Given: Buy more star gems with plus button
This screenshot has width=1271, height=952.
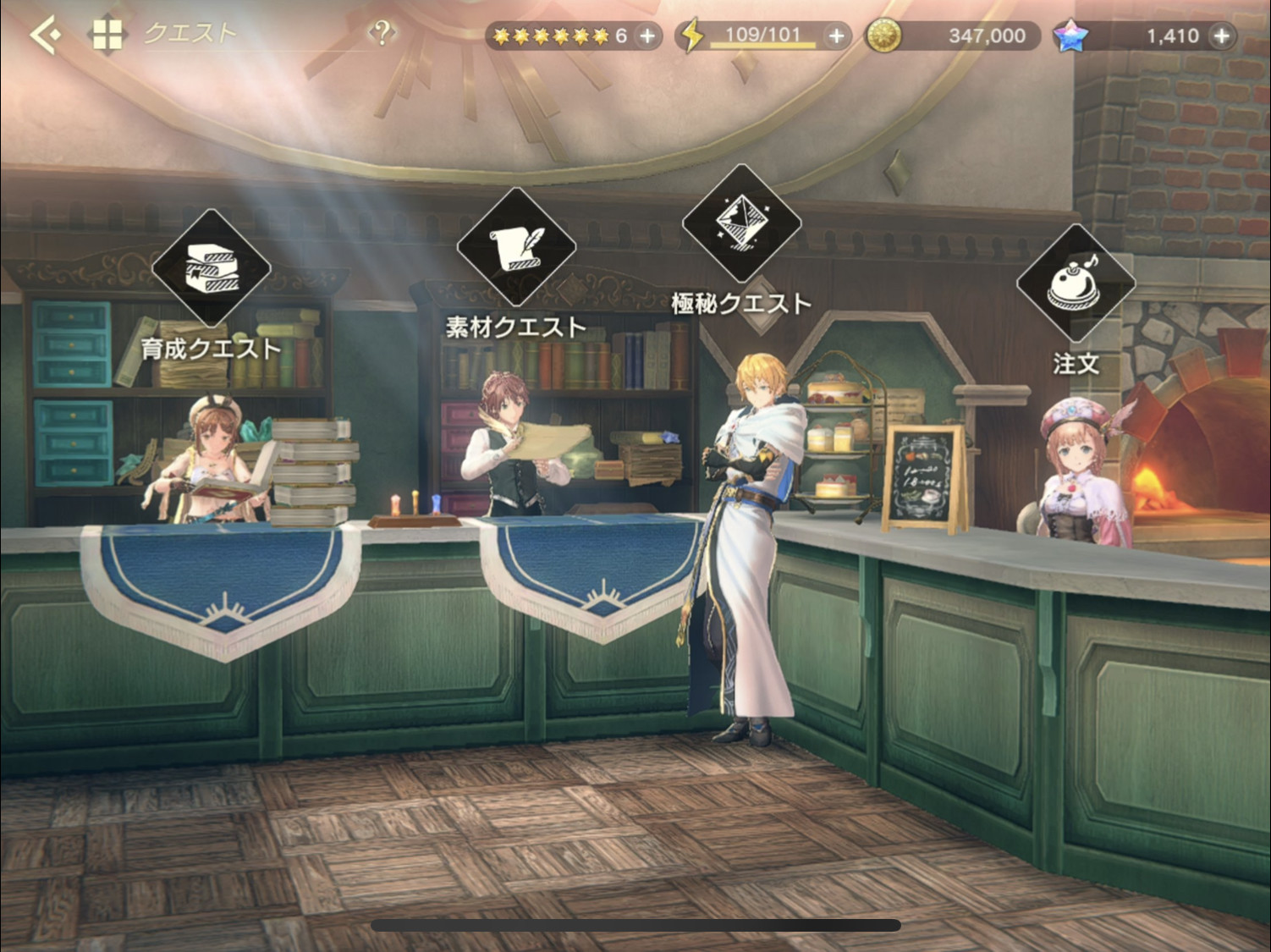Looking at the screenshot, I should tap(1221, 36).
